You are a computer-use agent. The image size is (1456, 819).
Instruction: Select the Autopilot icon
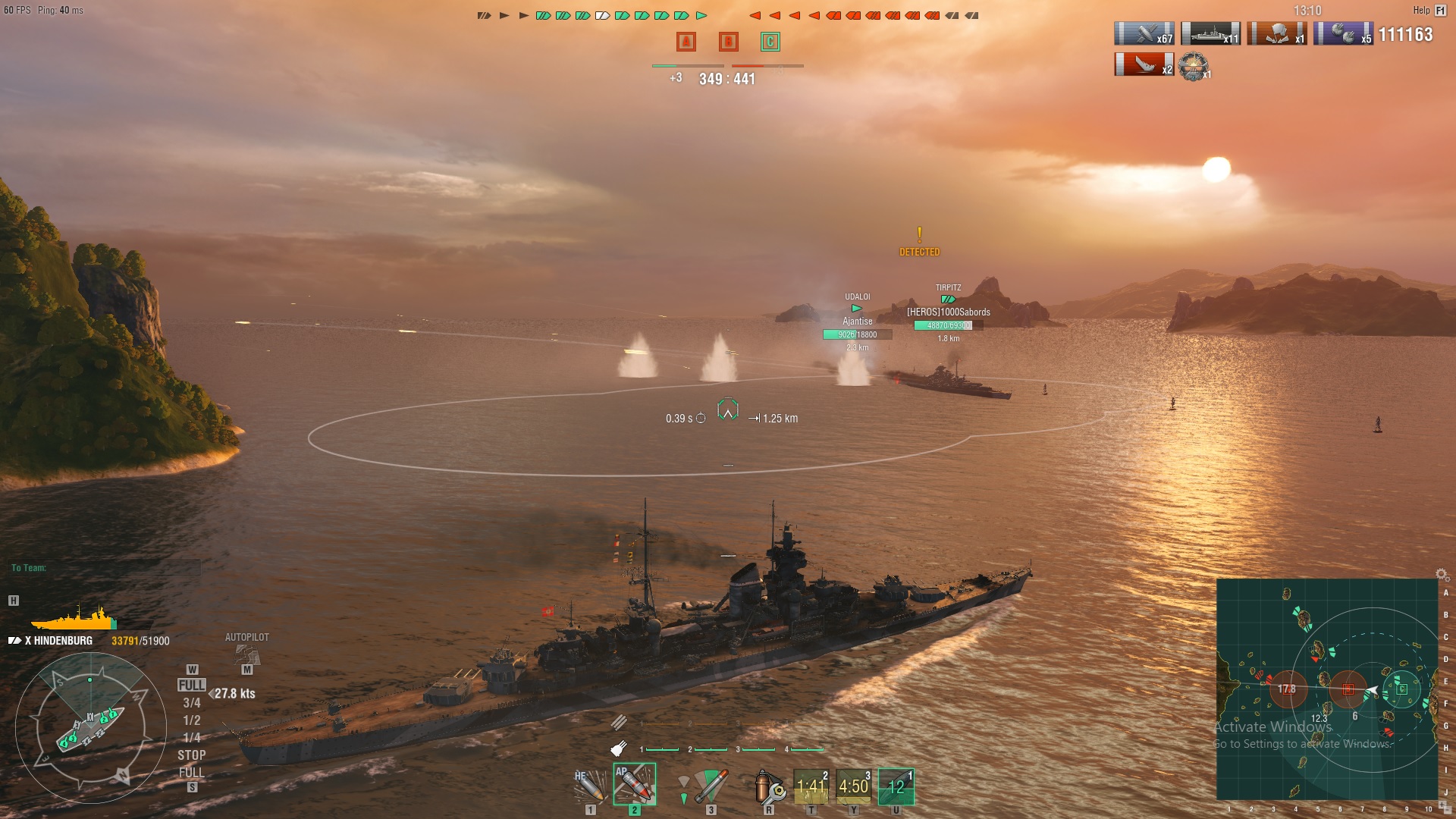[x=247, y=654]
